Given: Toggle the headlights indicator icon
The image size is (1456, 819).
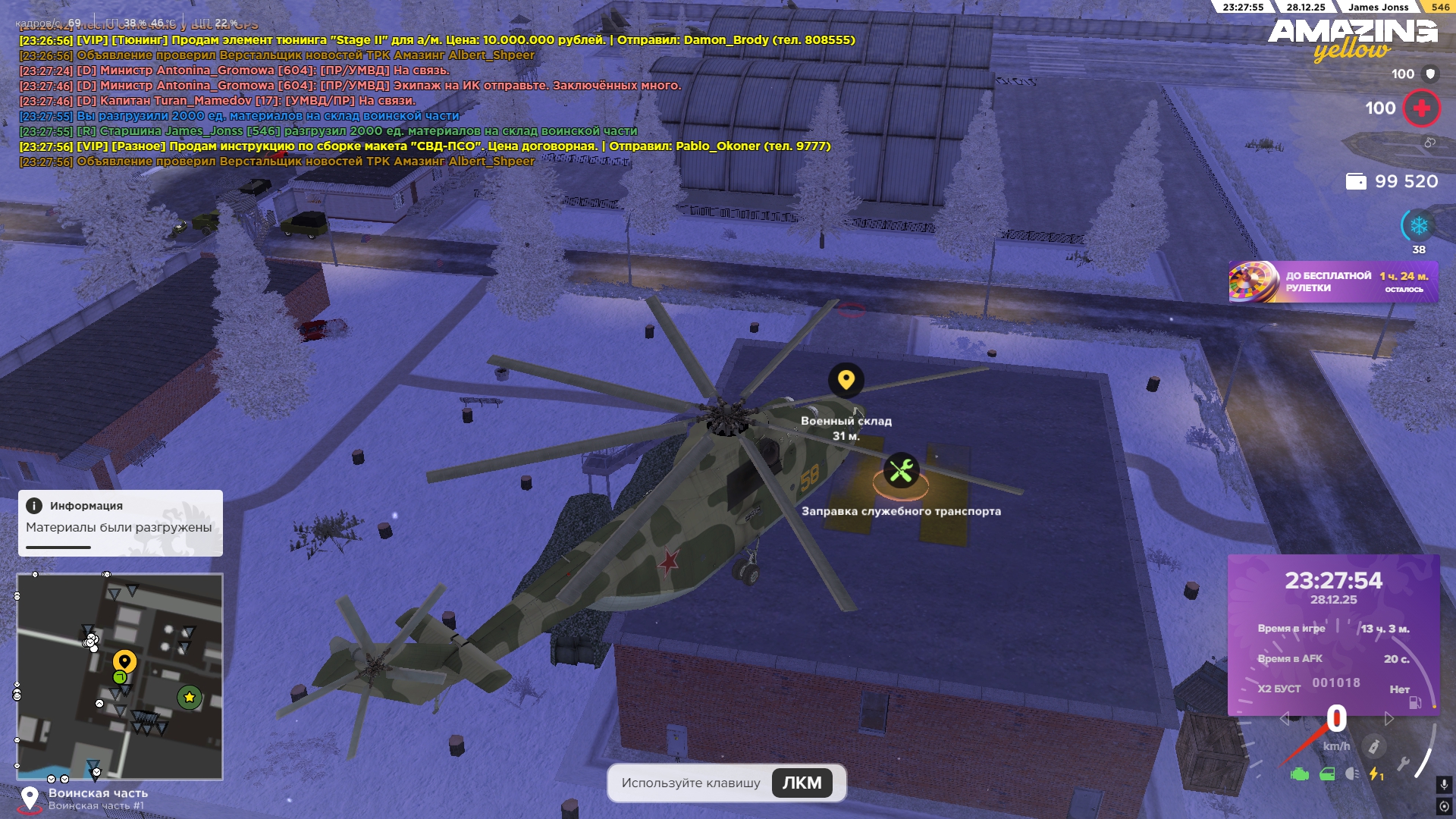Looking at the screenshot, I should 1352,773.
